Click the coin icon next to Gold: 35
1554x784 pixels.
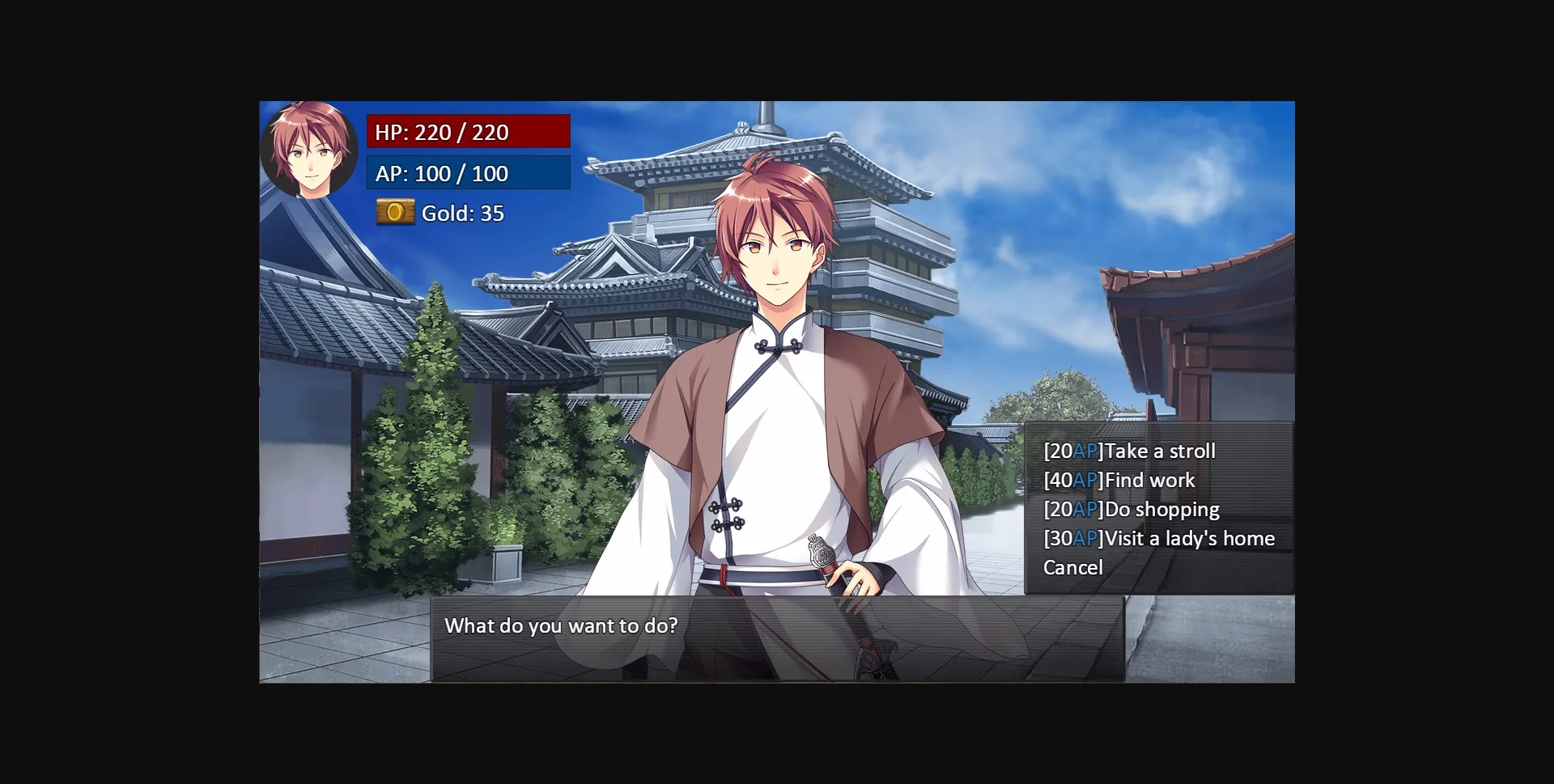click(x=395, y=213)
